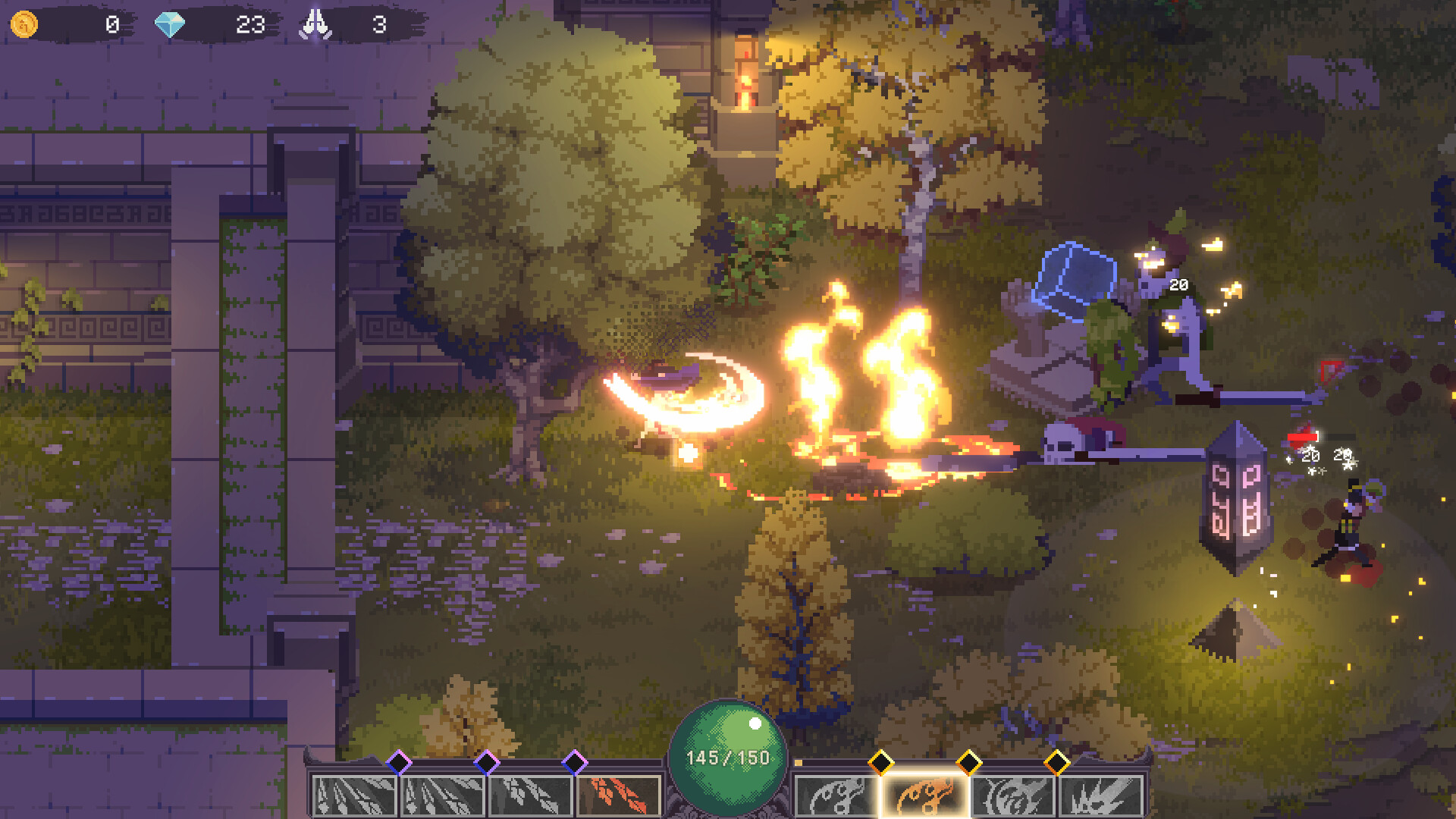Image resolution: width=1456 pixels, height=819 pixels.
Task: Toggle the blue diamond above the third feather slot
Action: [x=576, y=762]
